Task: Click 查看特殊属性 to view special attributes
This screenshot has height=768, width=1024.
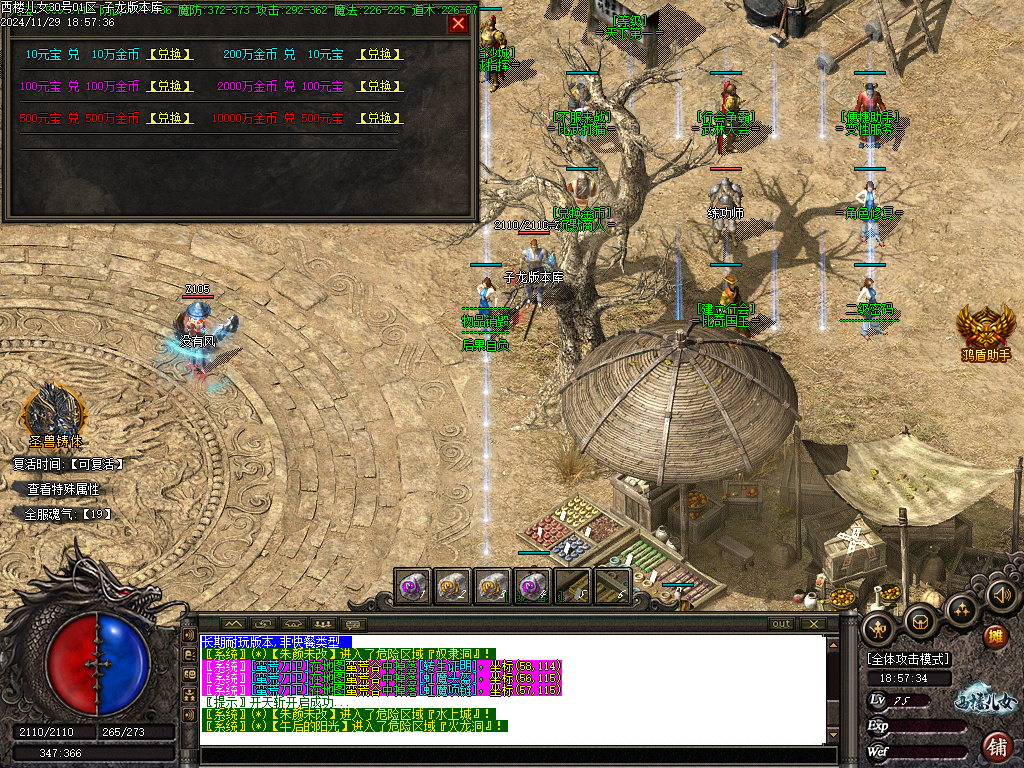Action: (63, 489)
